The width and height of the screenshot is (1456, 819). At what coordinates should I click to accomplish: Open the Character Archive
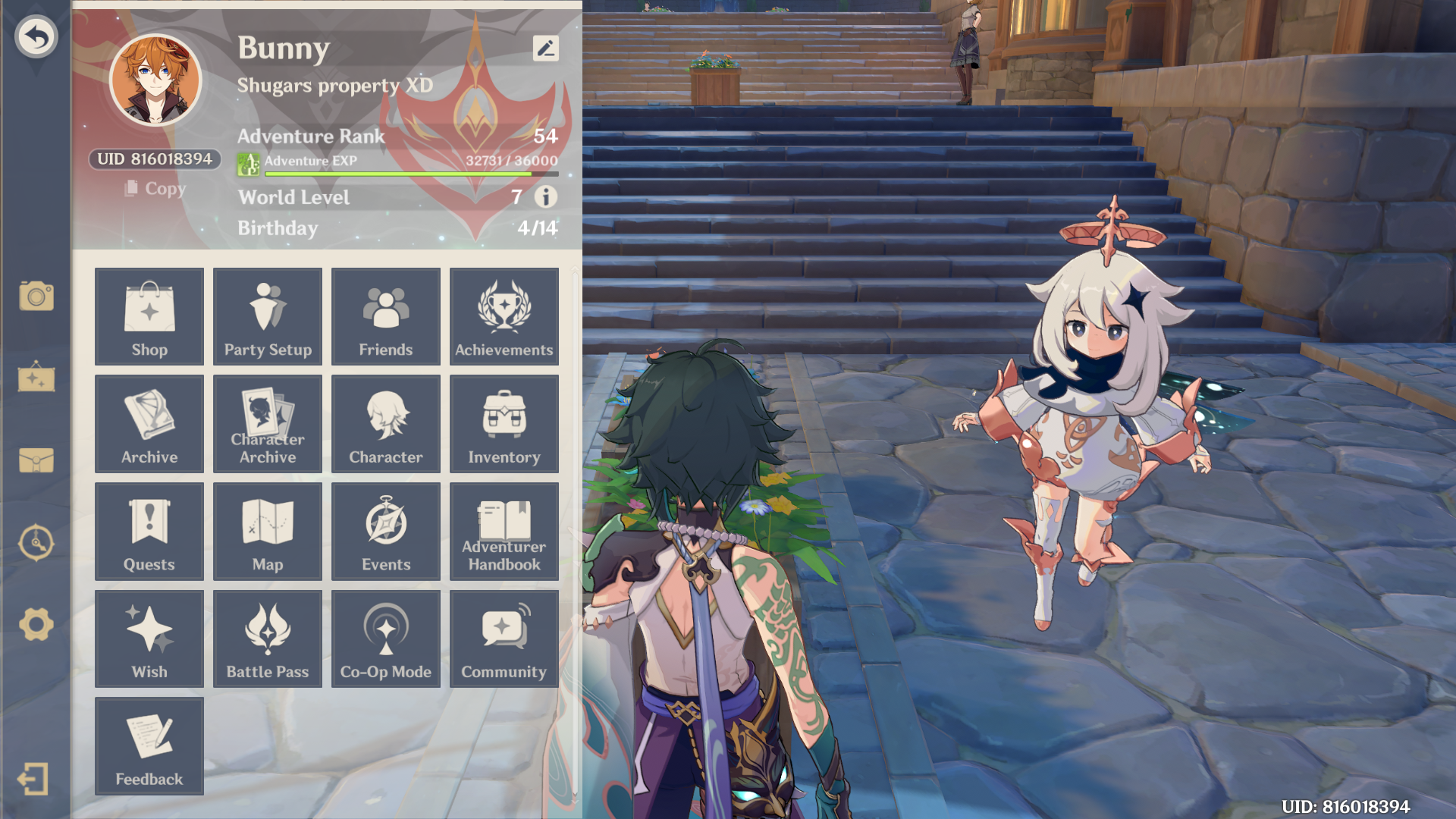point(267,424)
